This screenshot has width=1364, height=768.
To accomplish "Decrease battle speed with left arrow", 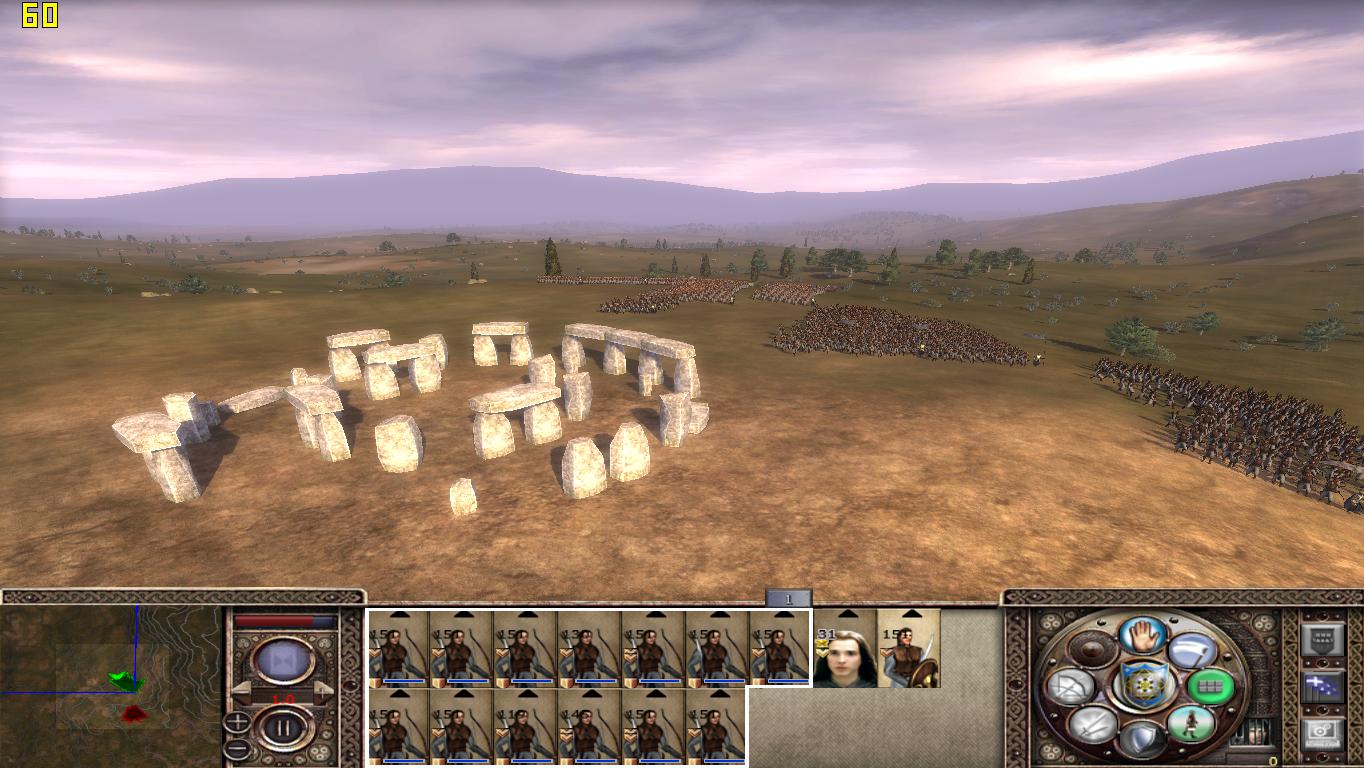I will pyautogui.click(x=243, y=691).
